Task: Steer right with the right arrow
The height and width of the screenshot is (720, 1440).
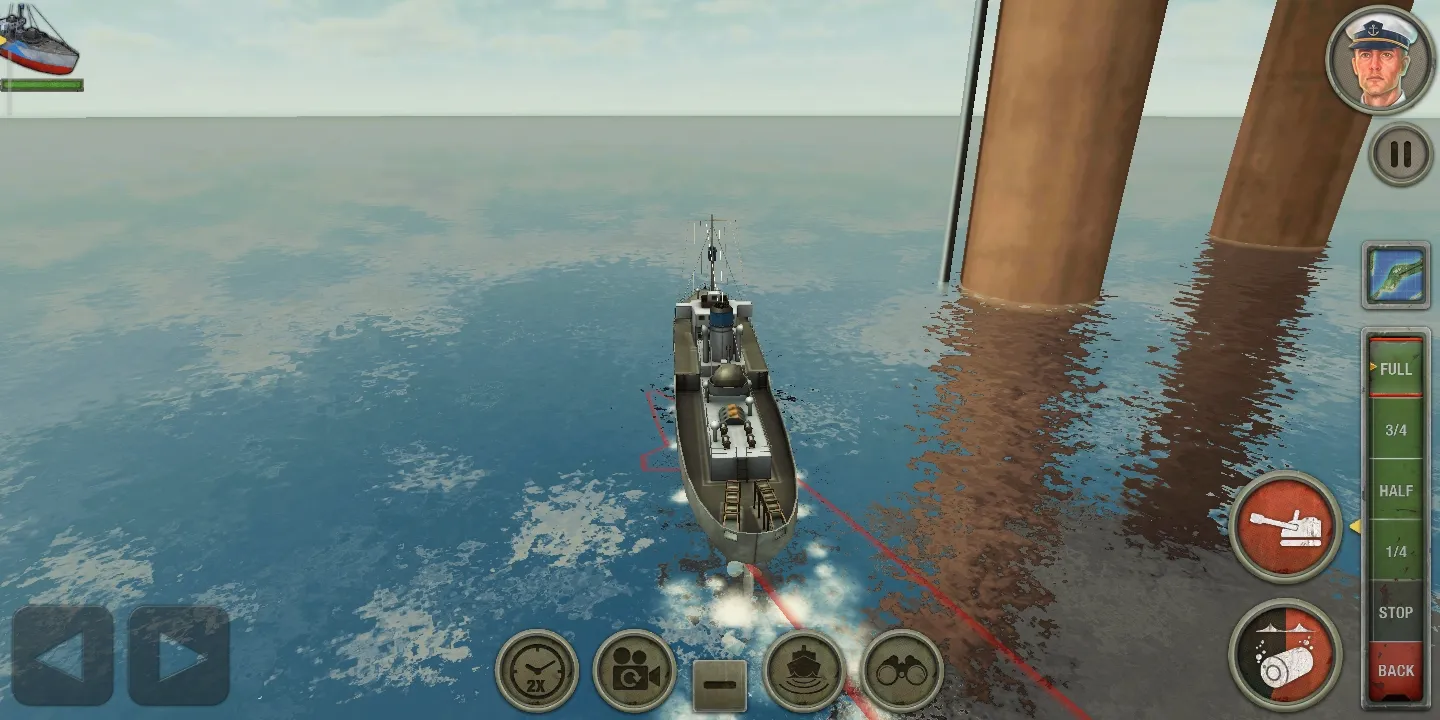Action: (x=180, y=656)
